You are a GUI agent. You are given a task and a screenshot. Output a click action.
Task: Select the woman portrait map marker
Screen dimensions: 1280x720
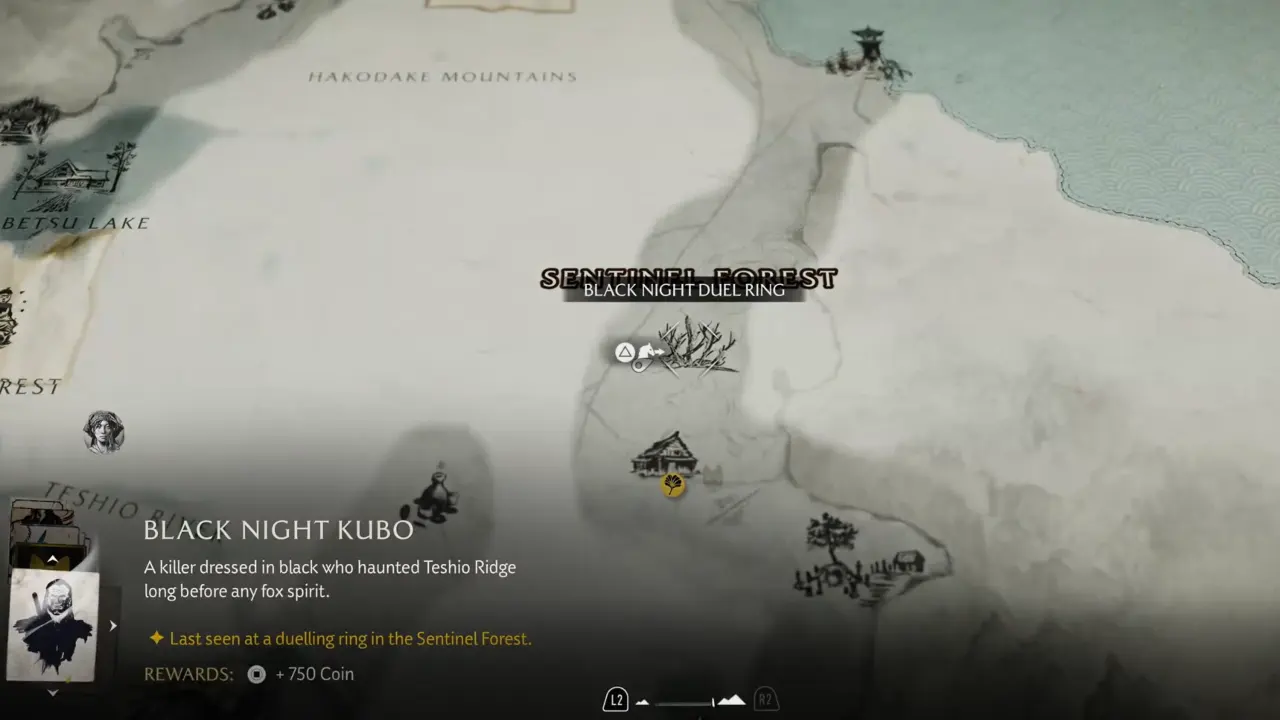[x=103, y=432]
